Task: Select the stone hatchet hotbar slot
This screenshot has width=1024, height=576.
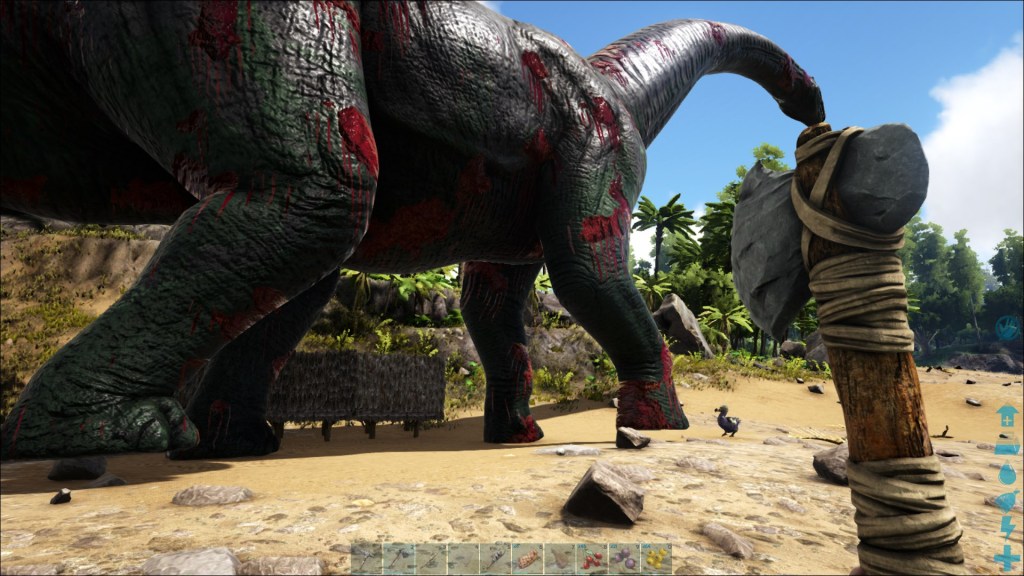Action: (x=399, y=558)
